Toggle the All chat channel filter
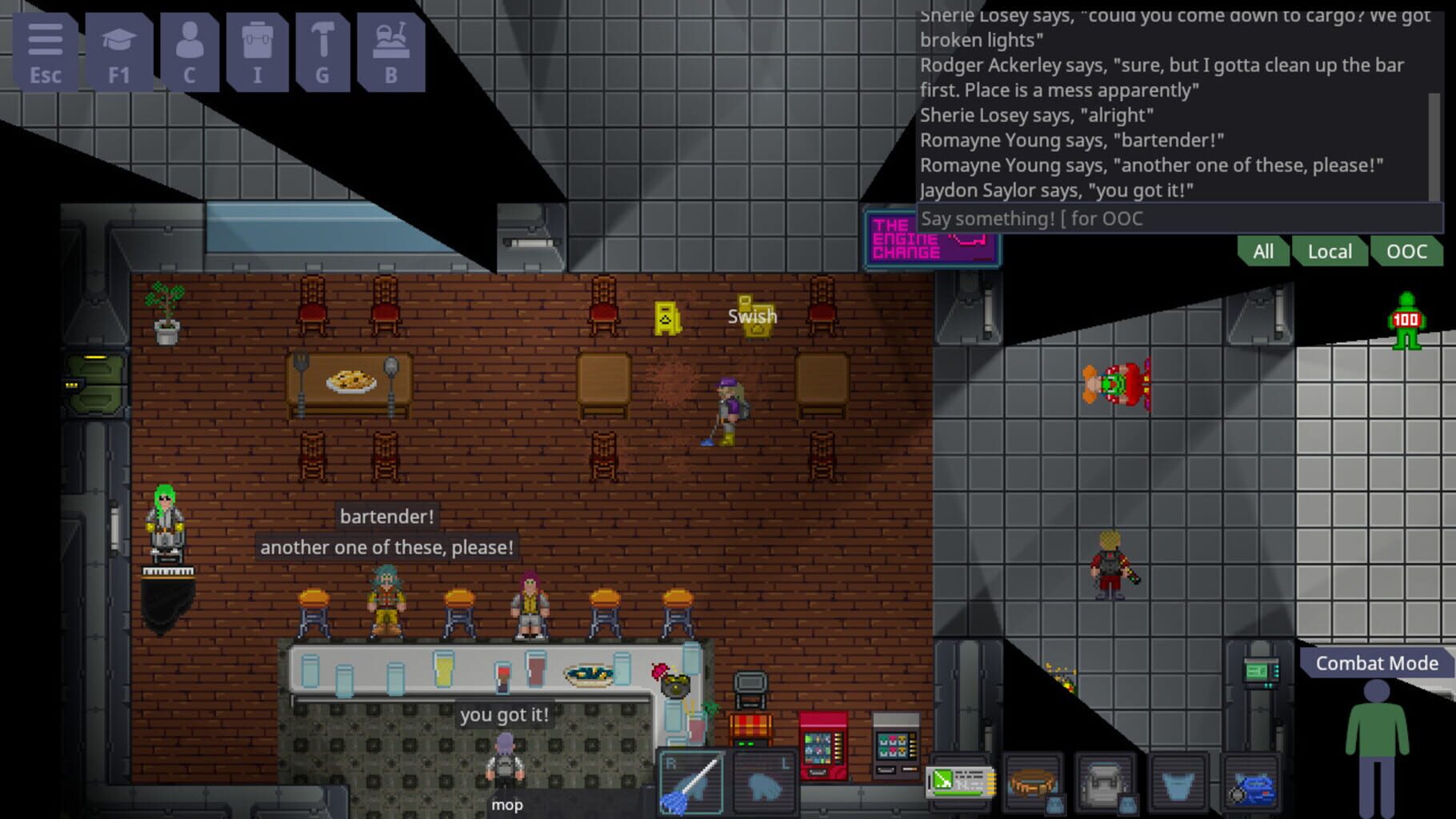Screen dimensions: 1456x819 pos(1264,251)
